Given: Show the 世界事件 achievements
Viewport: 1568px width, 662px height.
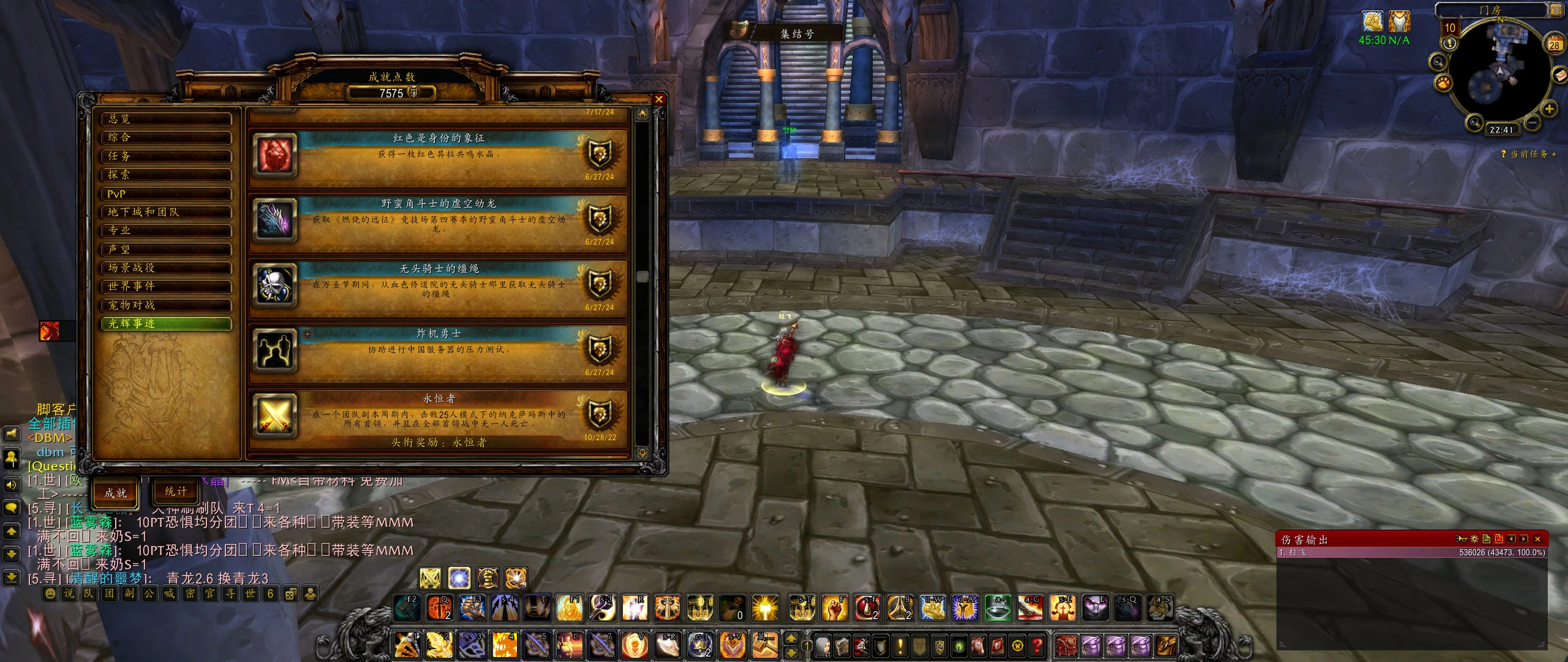Looking at the screenshot, I should [166, 286].
